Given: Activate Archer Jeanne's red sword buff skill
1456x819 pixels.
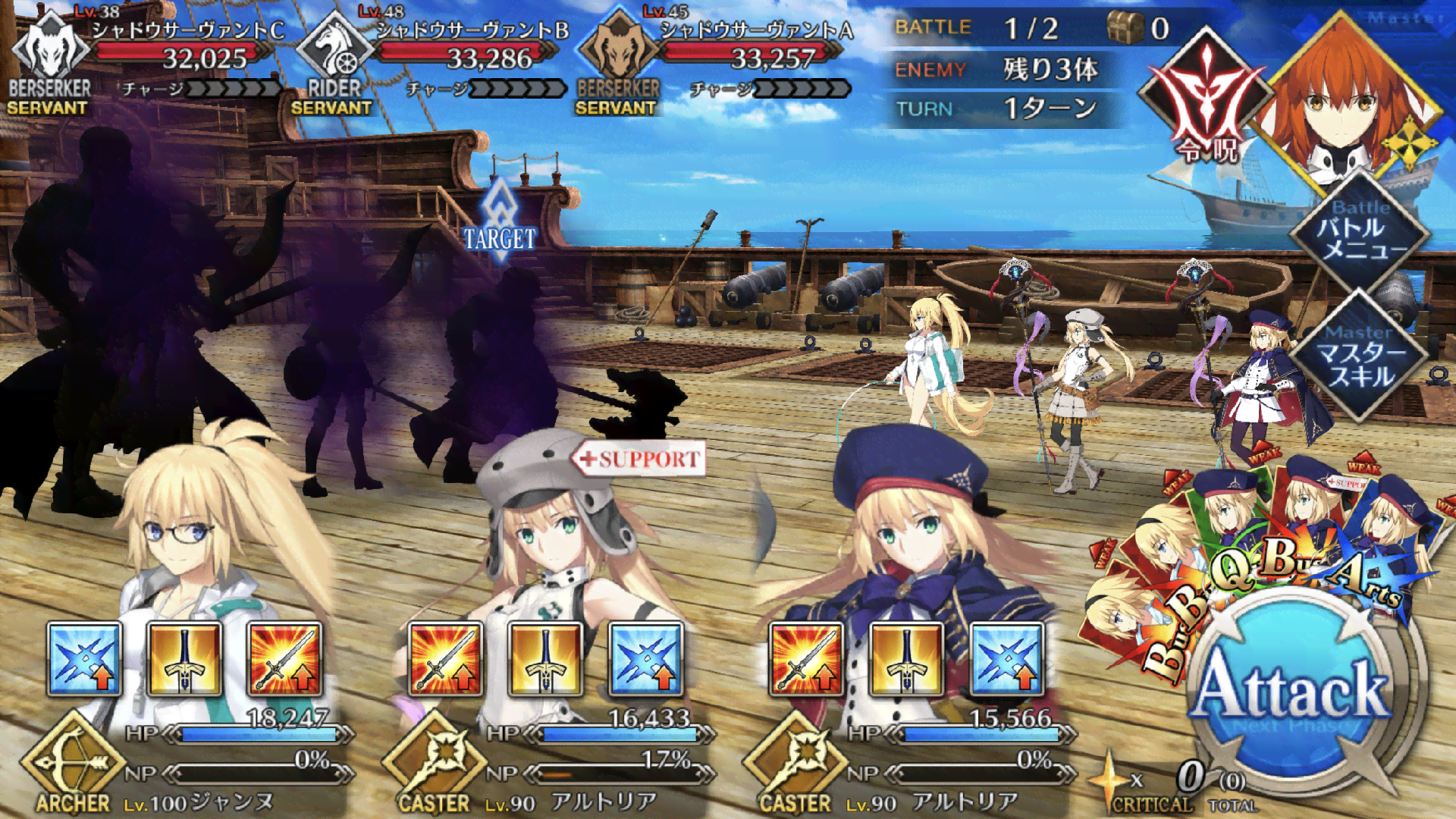Looking at the screenshot, I should [284, 659].
